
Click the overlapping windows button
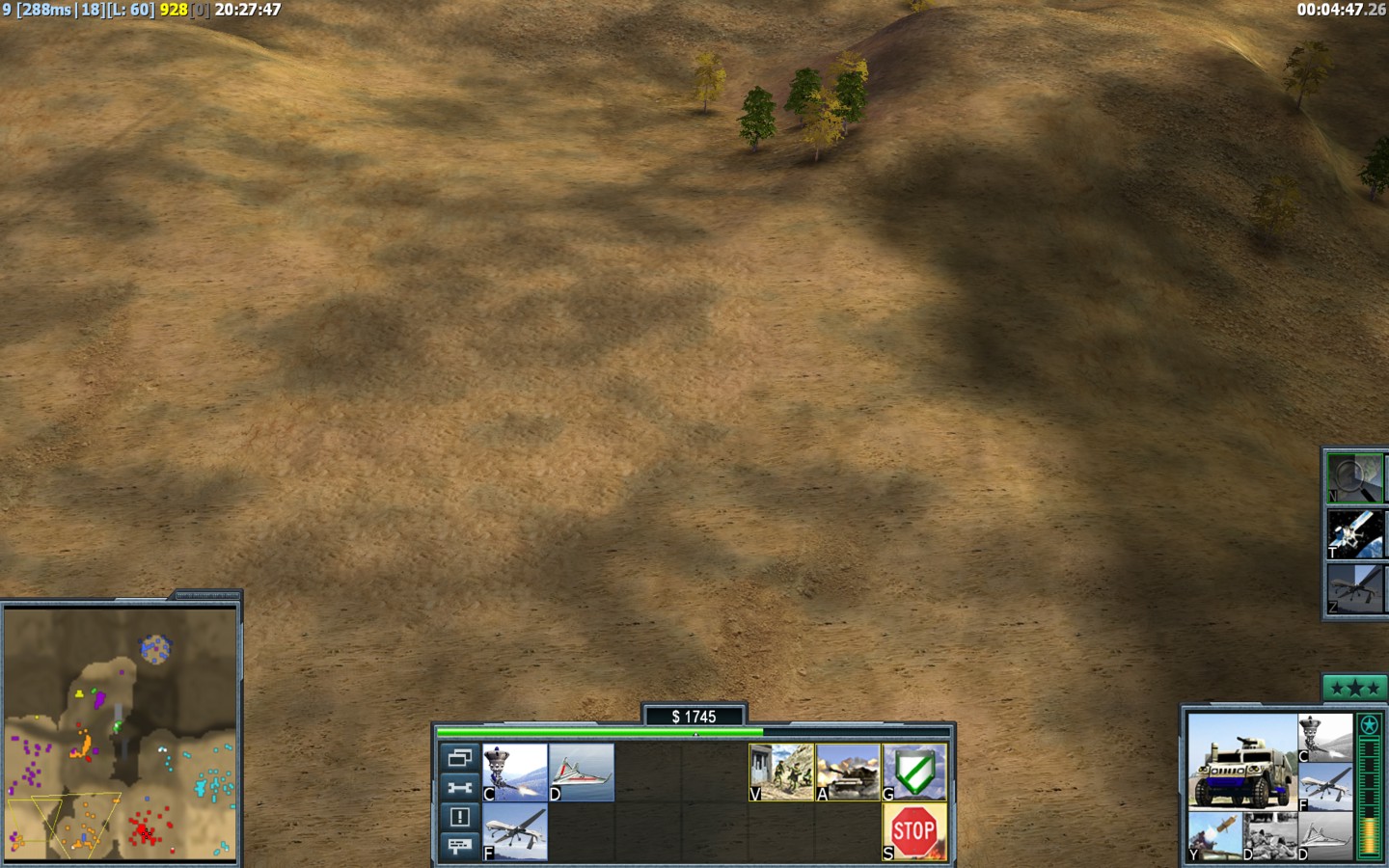point(459,758)
